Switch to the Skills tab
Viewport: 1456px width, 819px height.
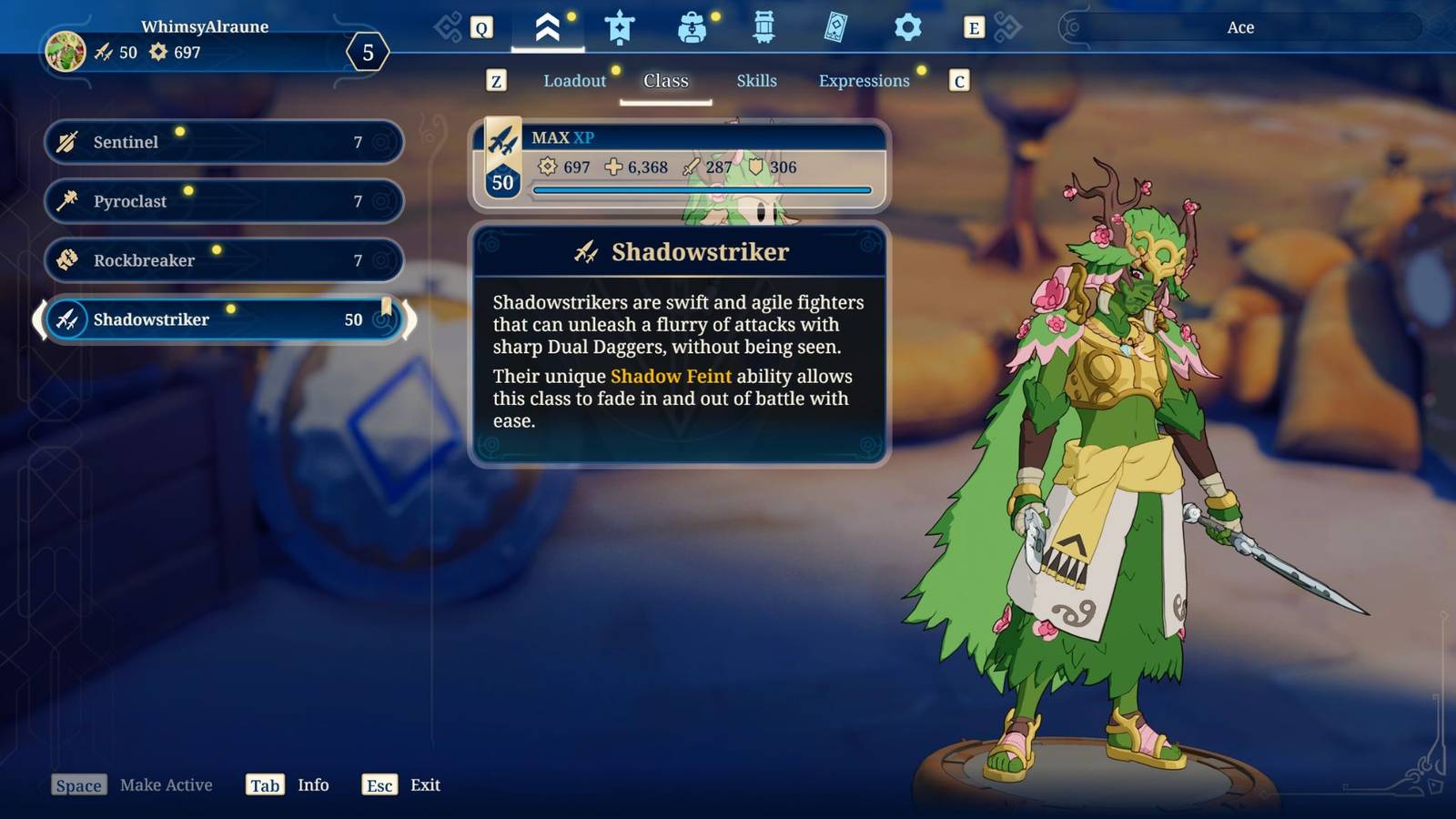pos(756,81)
